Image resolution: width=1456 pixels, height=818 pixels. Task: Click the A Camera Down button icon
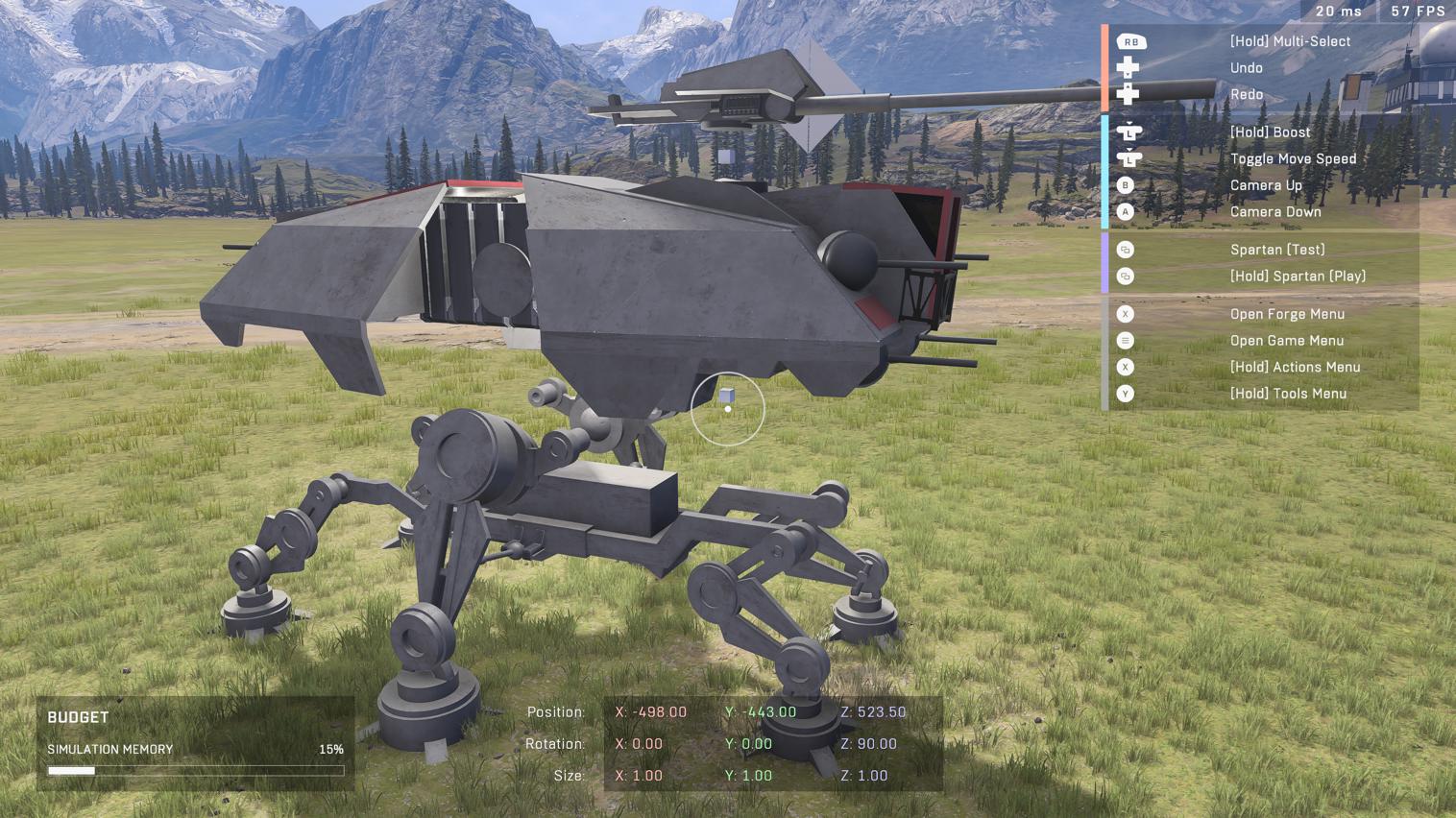[1125, 211]
